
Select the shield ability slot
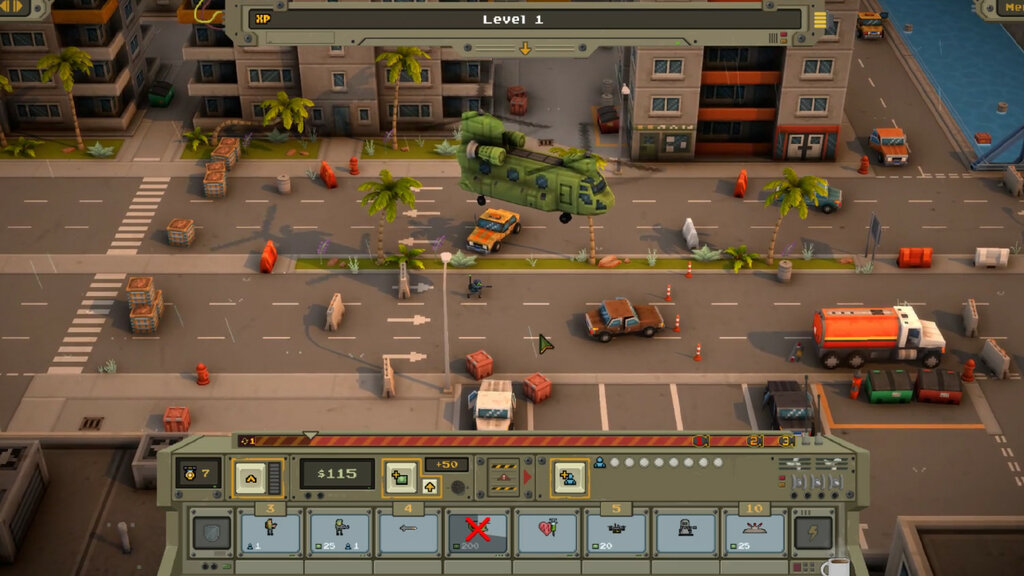tap(211, 533)
